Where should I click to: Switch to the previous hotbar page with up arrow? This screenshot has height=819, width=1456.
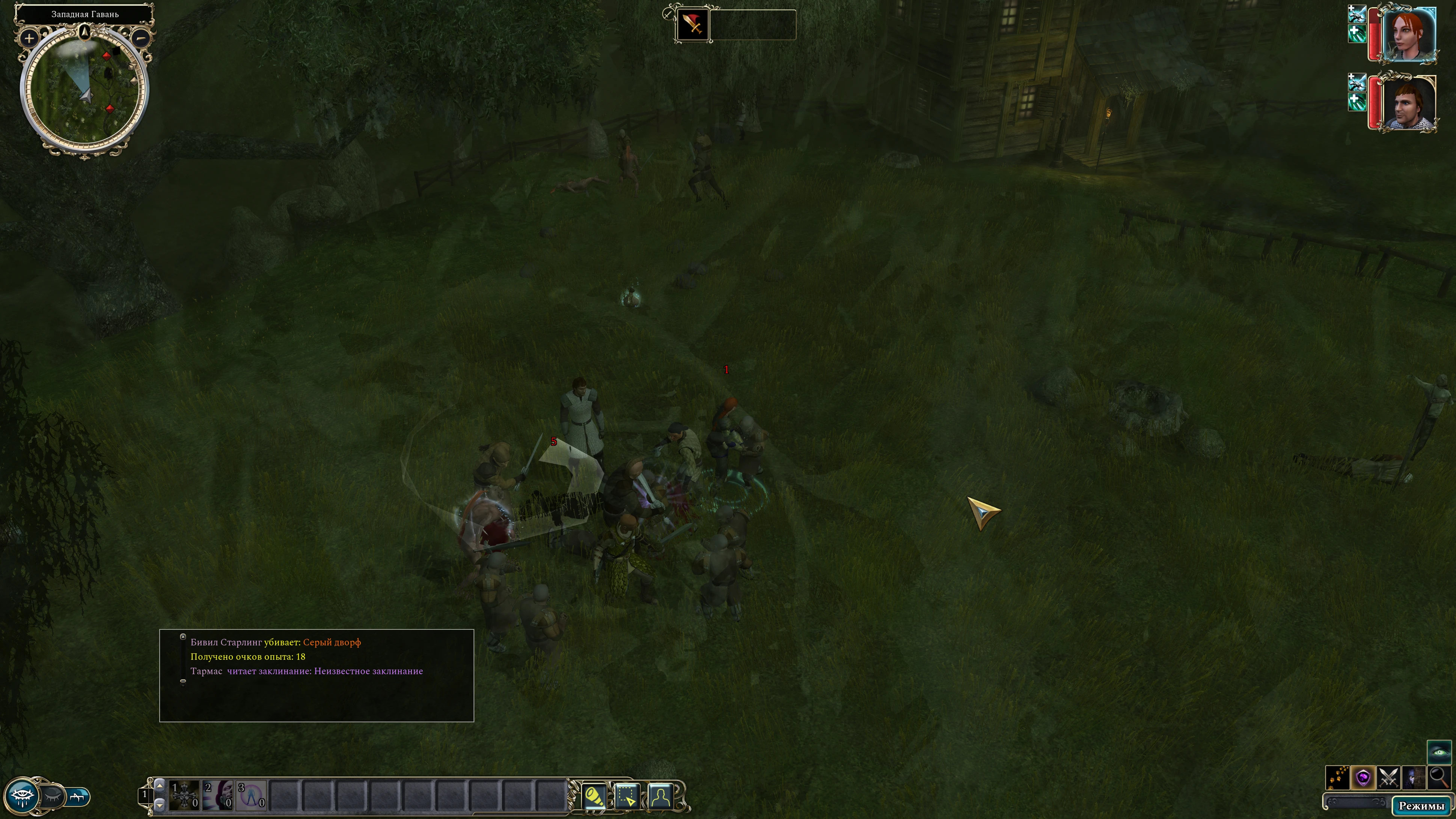[x=160, y=786]
